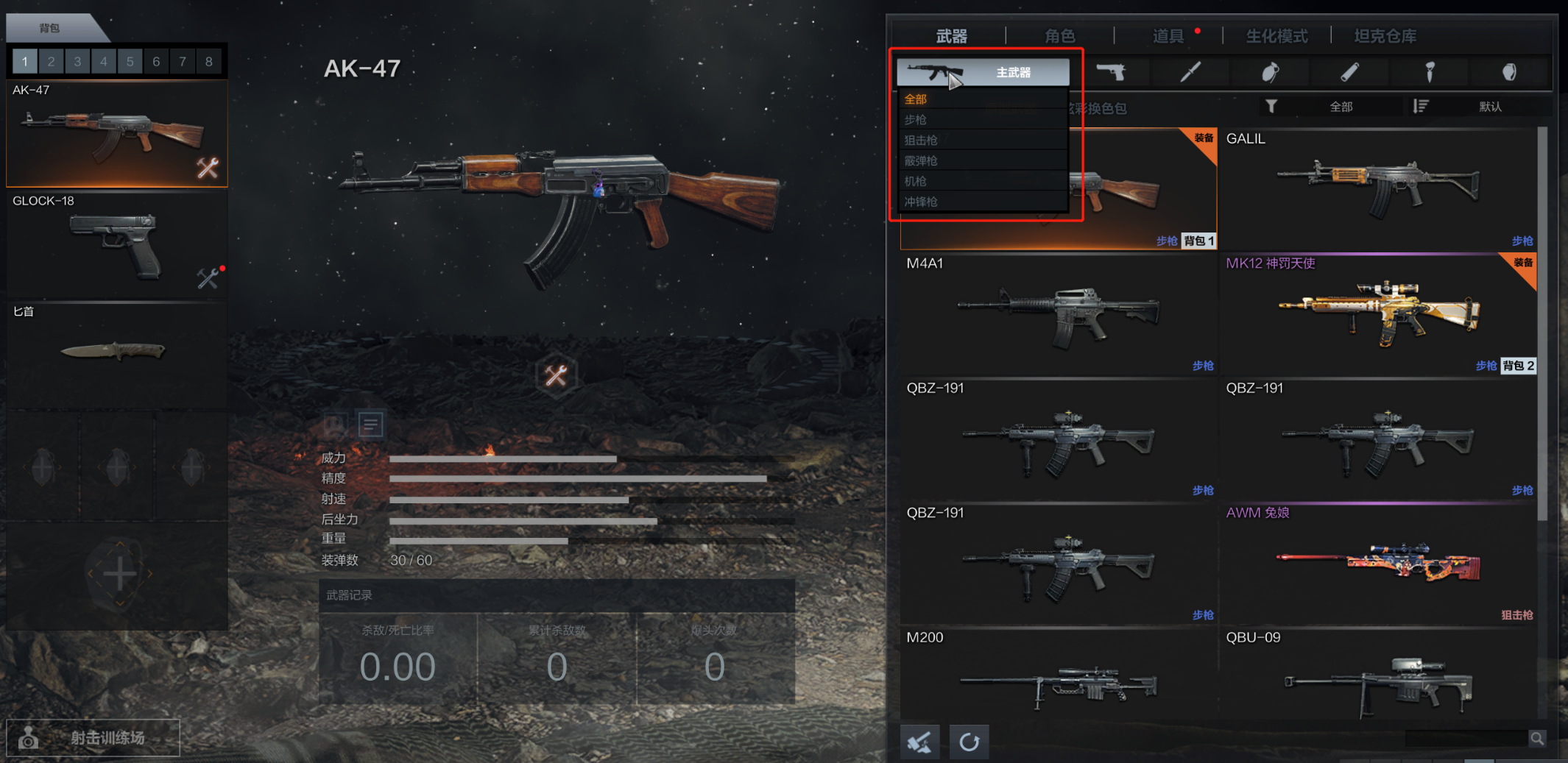Choose 机枪 in the weapon dropdown

[916, 181]
